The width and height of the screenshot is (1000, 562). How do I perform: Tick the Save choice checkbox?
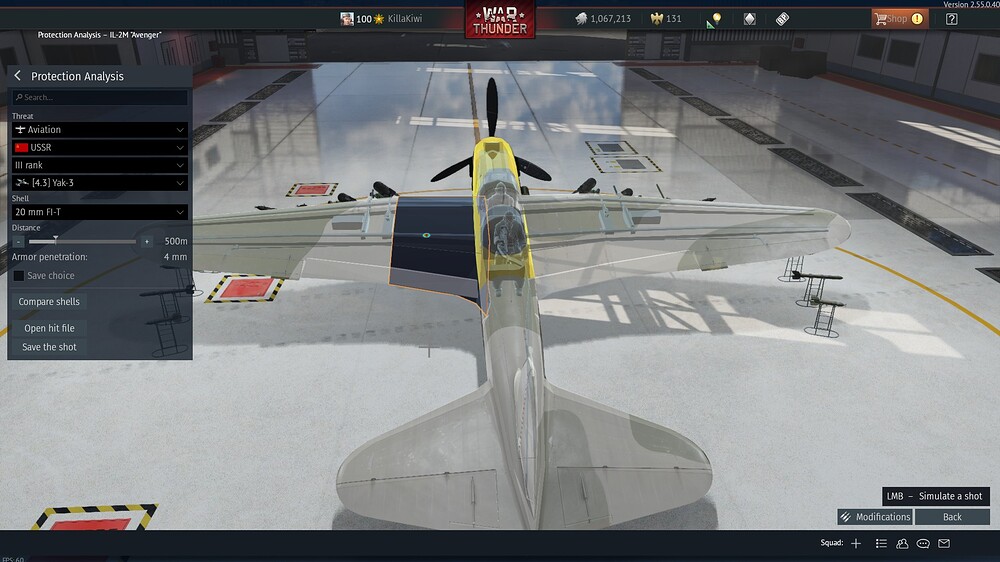coord(19,276)
